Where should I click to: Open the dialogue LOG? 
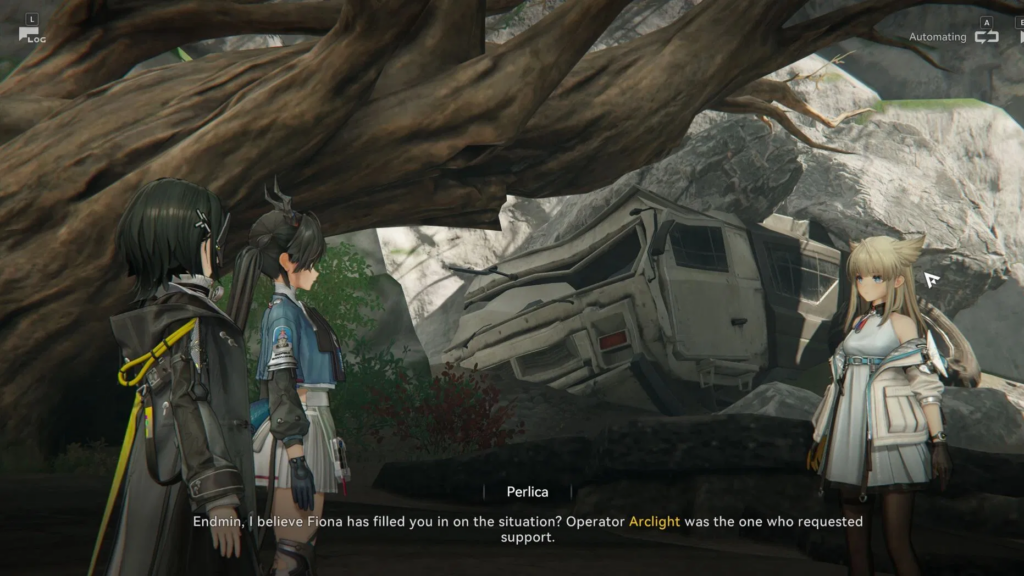(29, 34)
